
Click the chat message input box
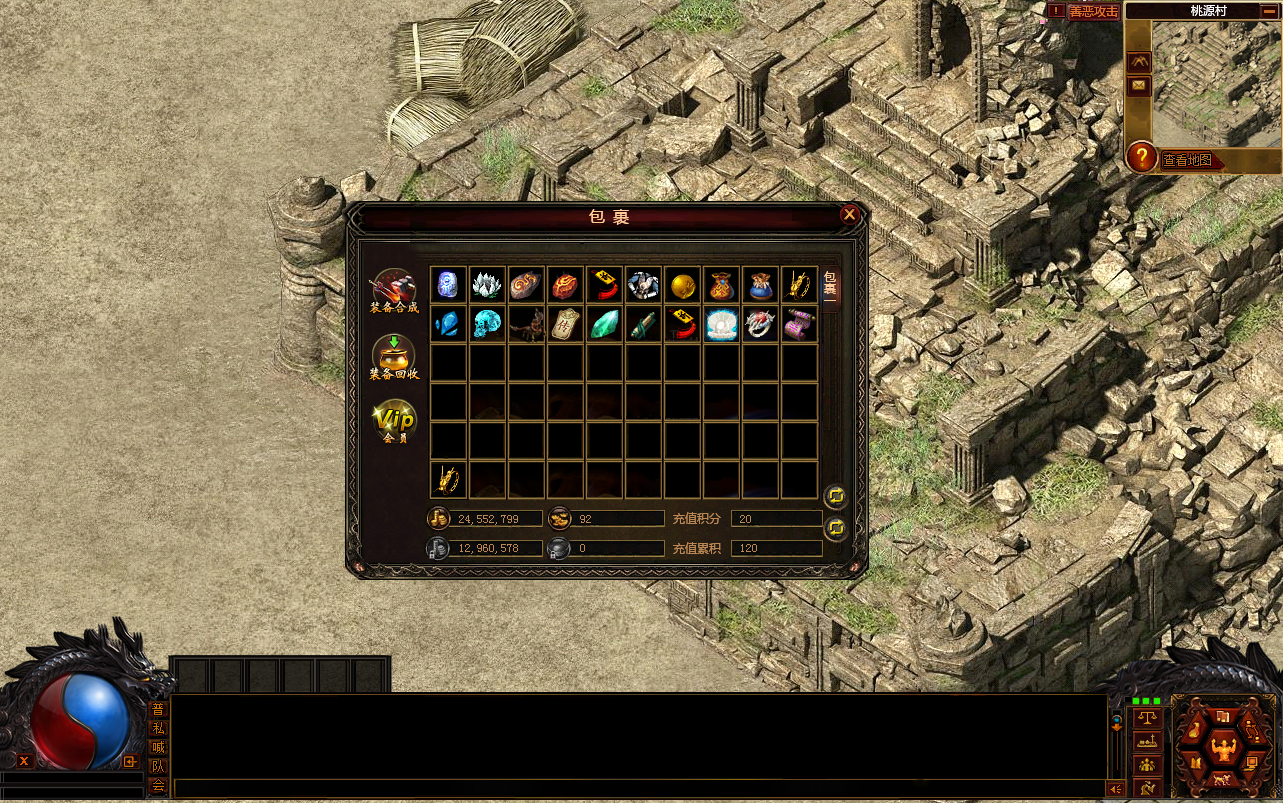coord(640,789)
